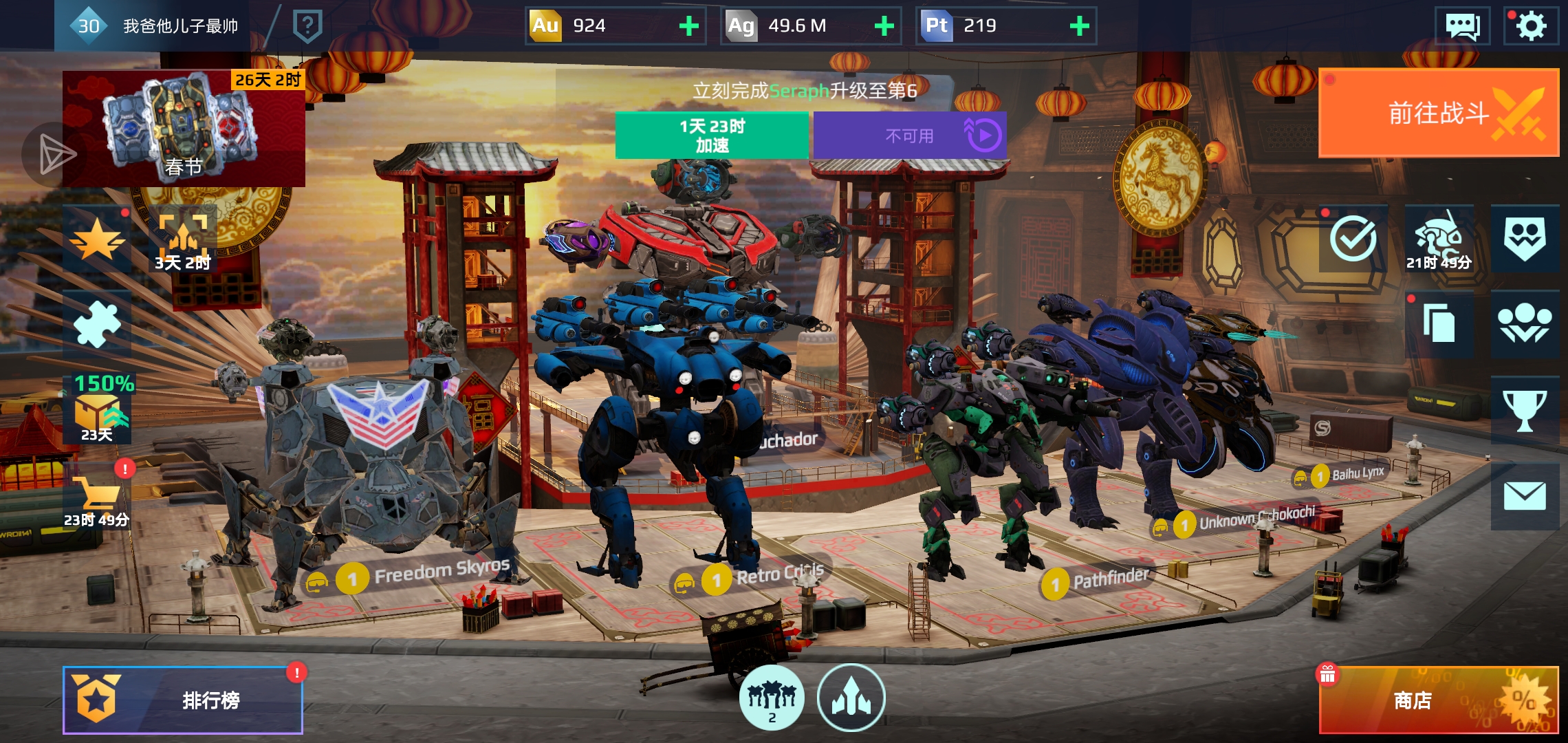View the level 30 player profile

click(x=153, y=26)
